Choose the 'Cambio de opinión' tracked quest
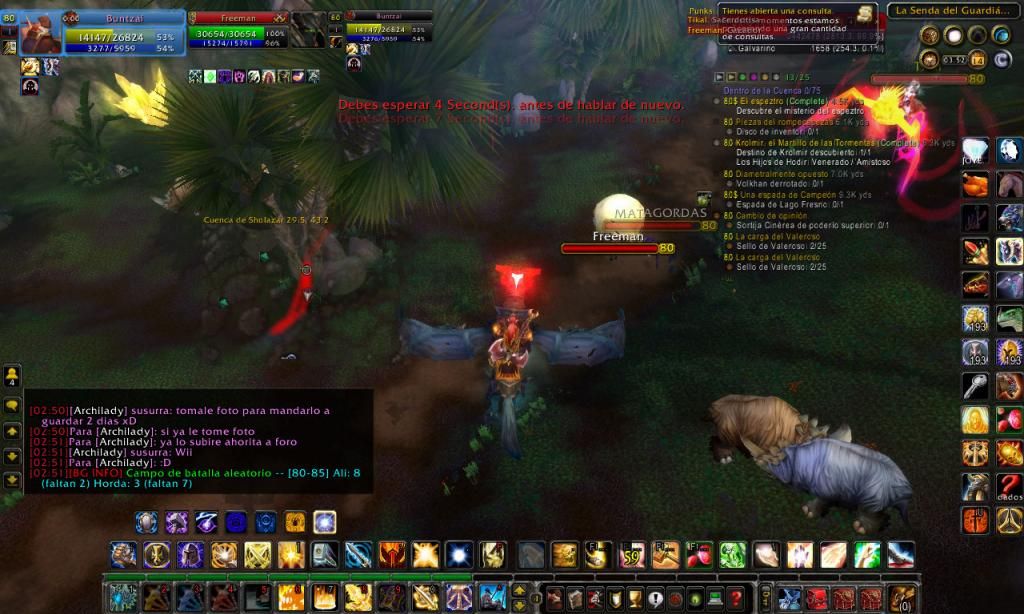 [770, 215]
